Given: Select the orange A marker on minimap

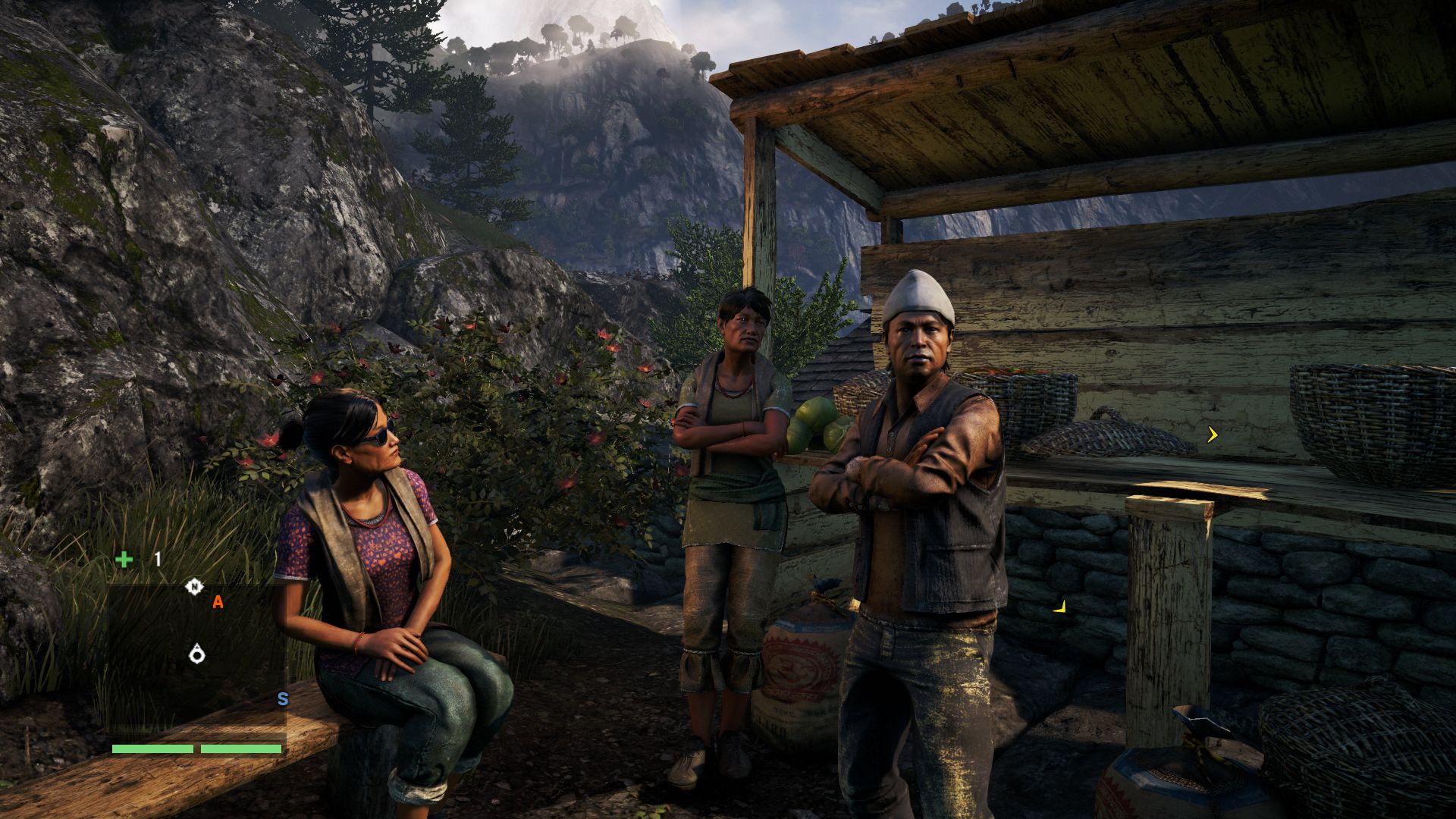Looking at the screenshot, I should 218,602.
